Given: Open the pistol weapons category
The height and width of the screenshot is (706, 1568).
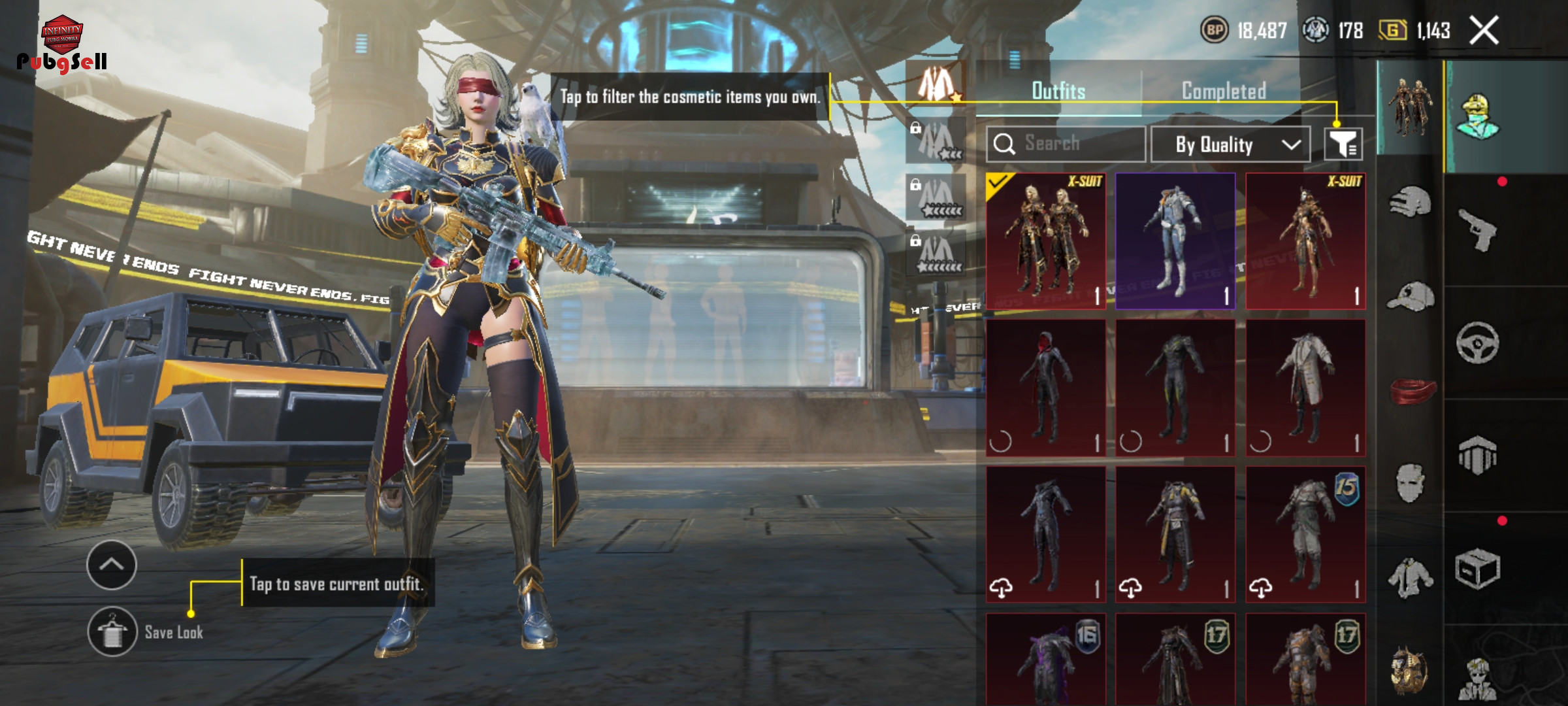Looking at the screenshot, I should [x=1478, y=229].
